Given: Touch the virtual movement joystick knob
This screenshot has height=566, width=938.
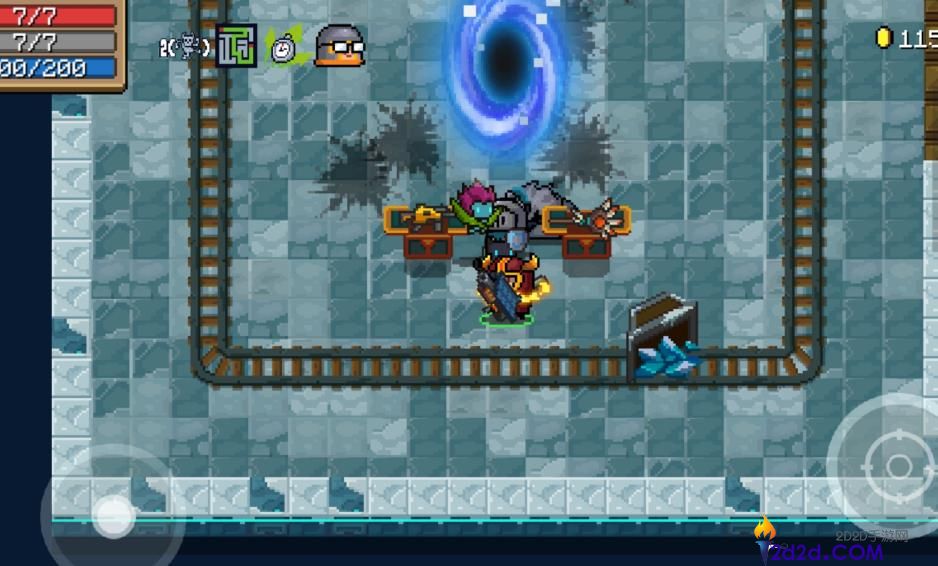Looking at the screenshot, I should [113, 516].
